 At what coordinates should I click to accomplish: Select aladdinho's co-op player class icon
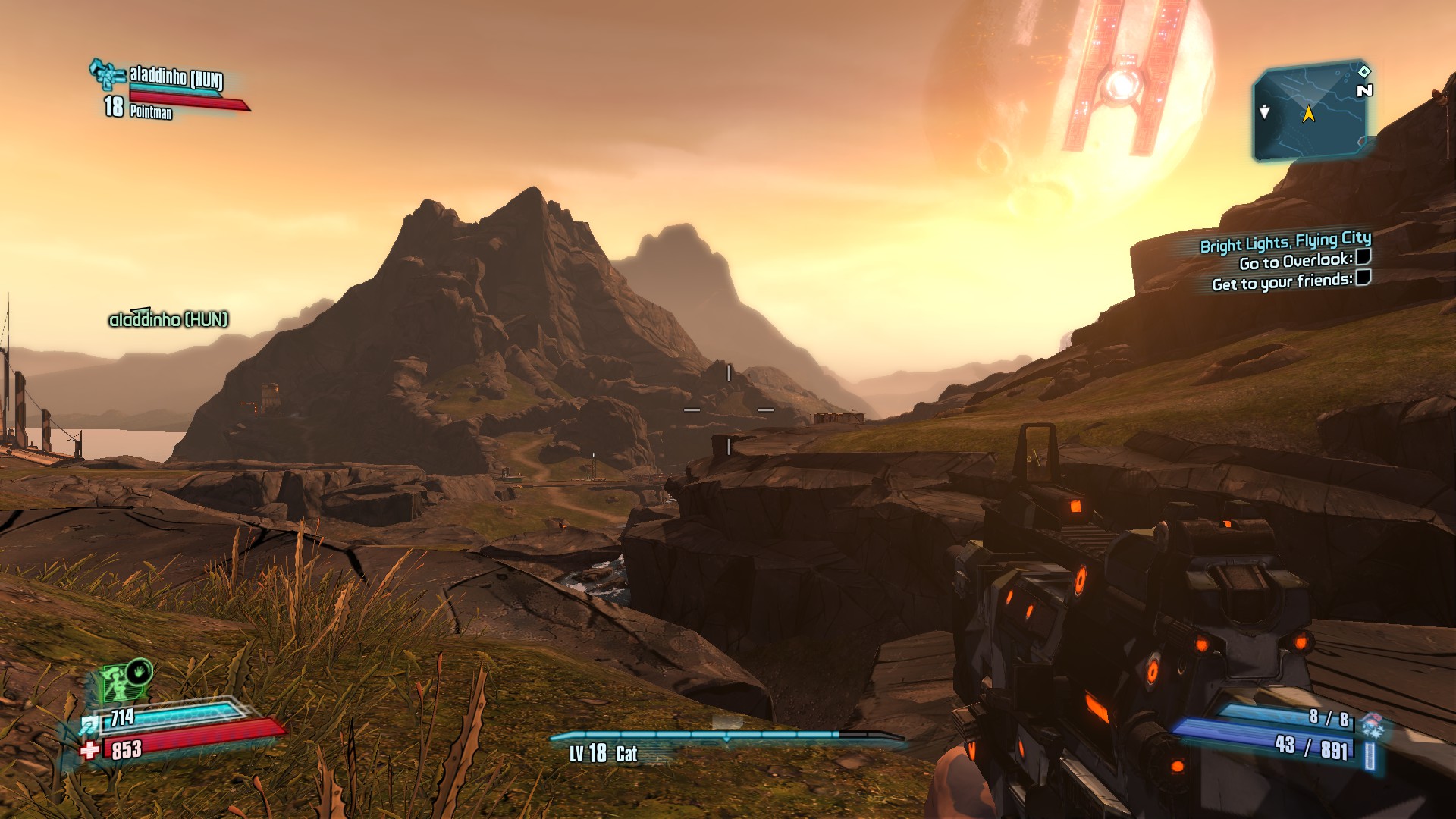(x=107, y=75)
